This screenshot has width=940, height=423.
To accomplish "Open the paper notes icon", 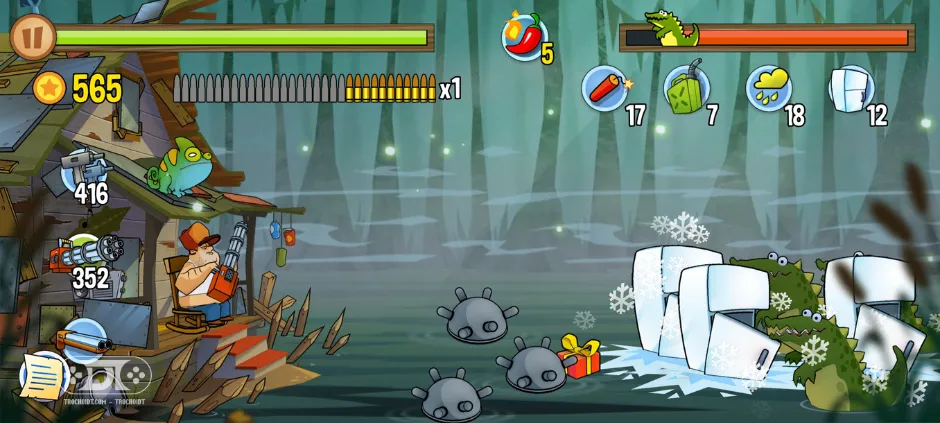I will tap(42, 377).
